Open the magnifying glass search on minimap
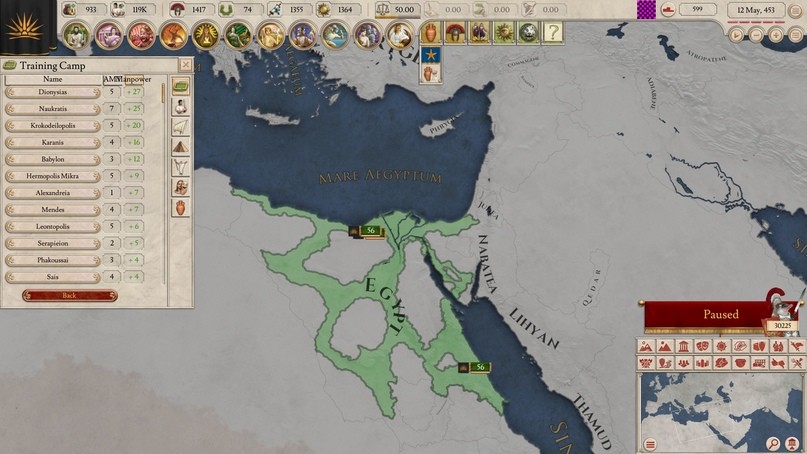This screenshot has width=807, height=454. 774,443
